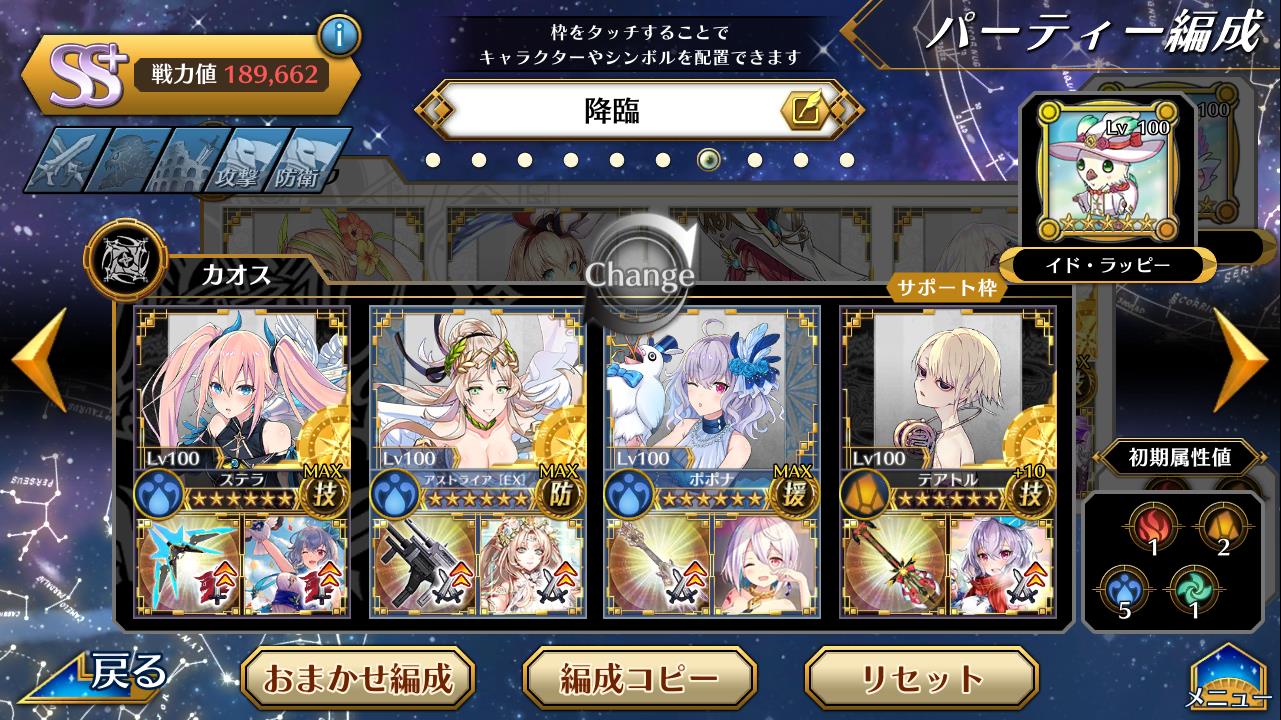Select アストライア's black gun weapon slot
Screen dimensions: 1281x720
coord(423,565)
